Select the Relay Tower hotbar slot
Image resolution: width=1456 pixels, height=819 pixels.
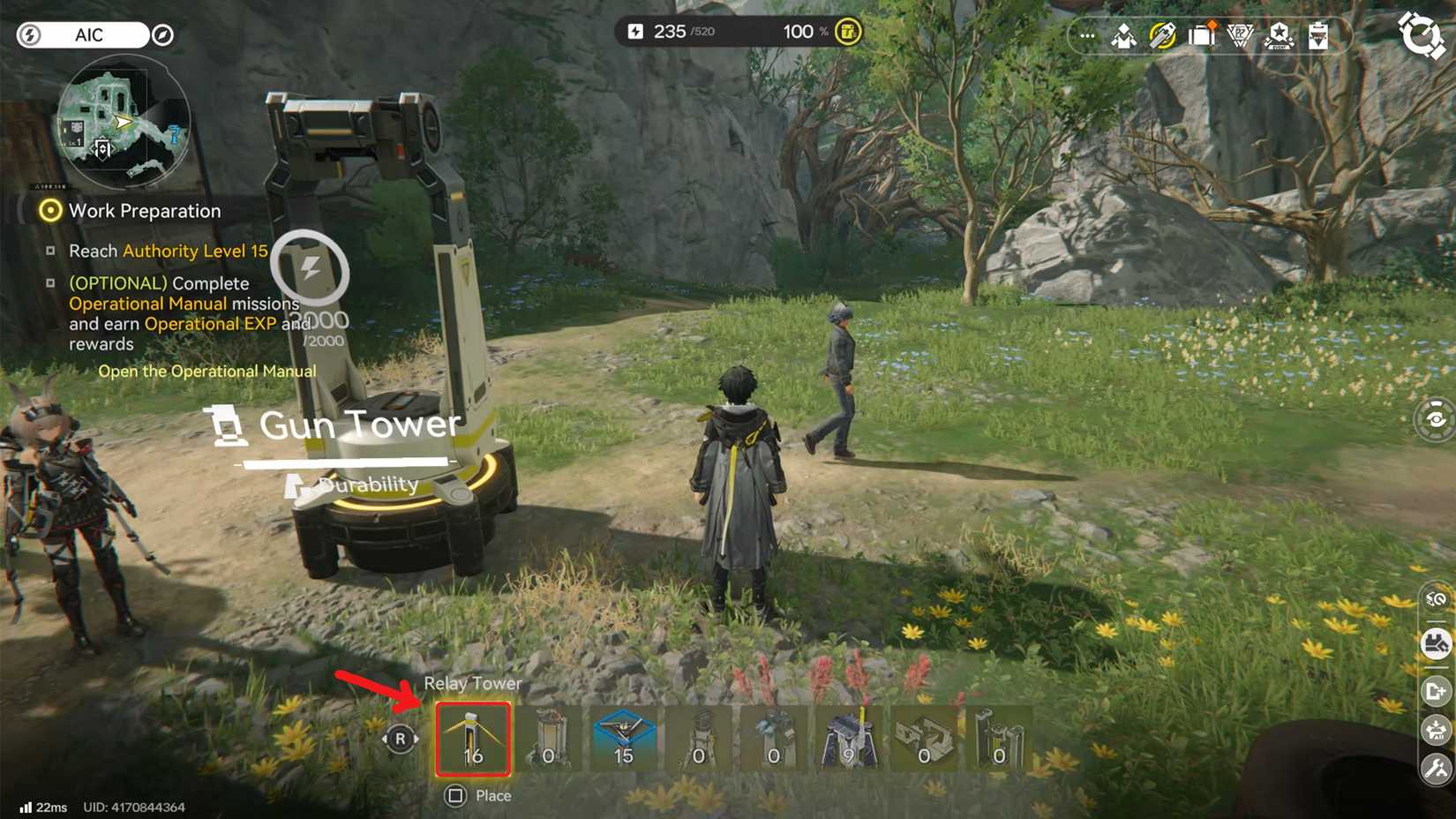click(x=472, y=740)
